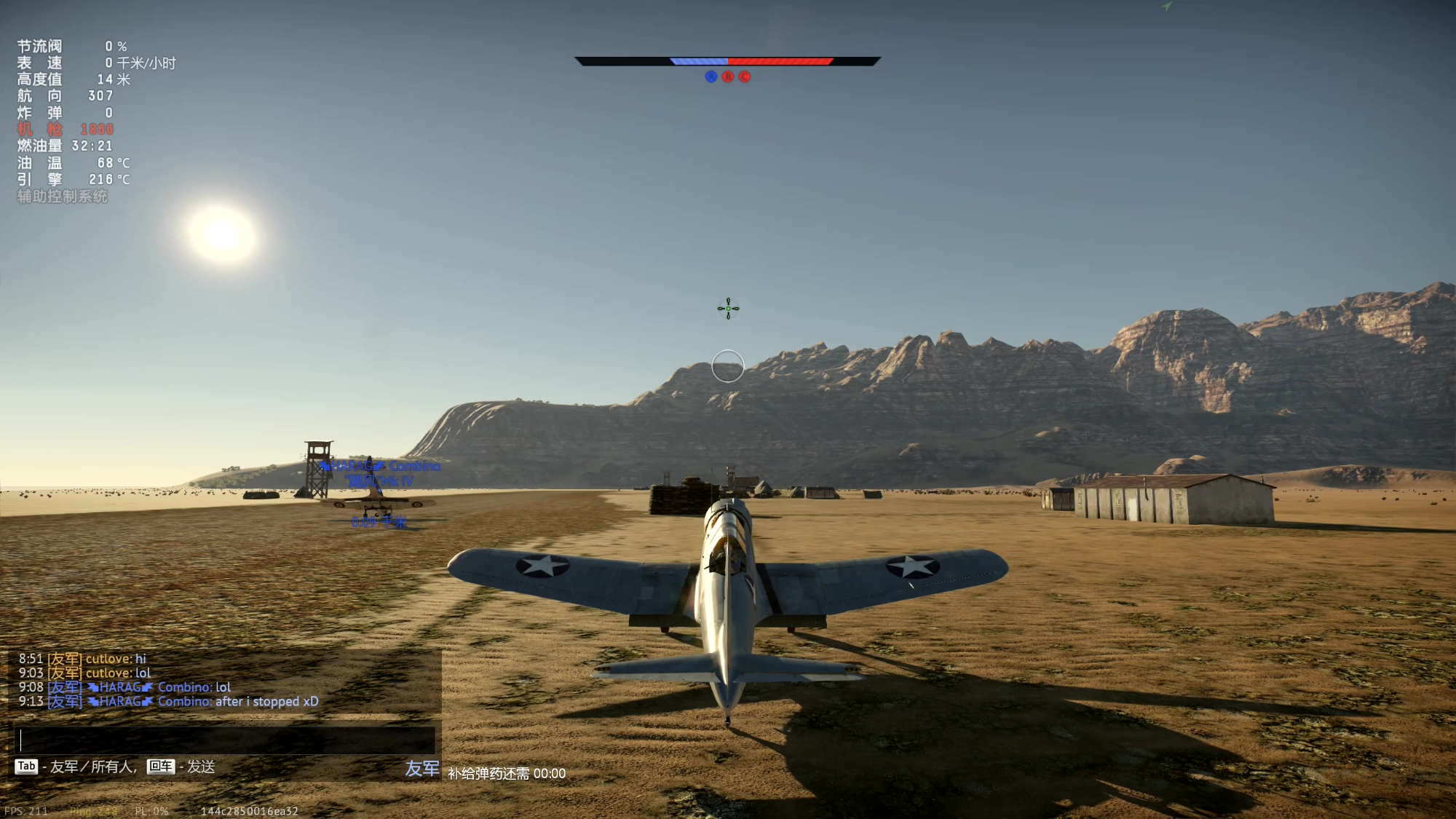Select capture point C icon

[x=745, y=77]
